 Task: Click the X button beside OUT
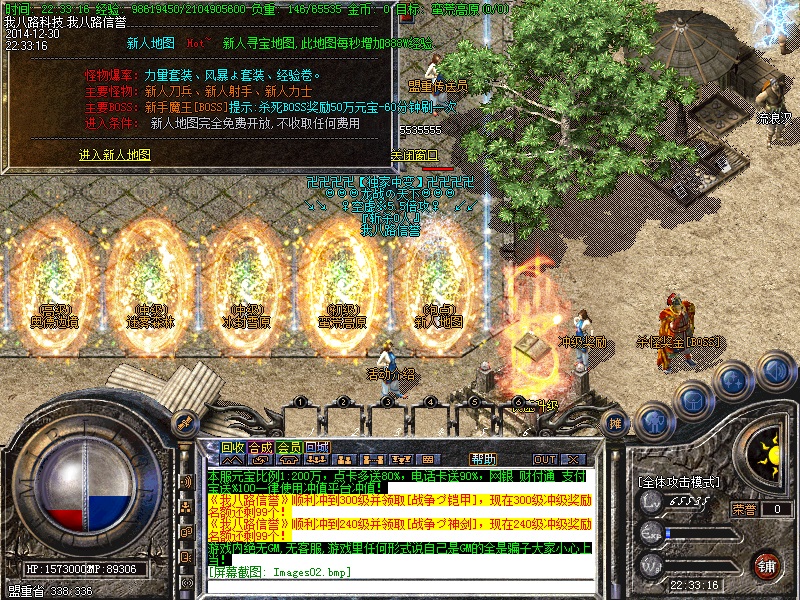point(570,459)
